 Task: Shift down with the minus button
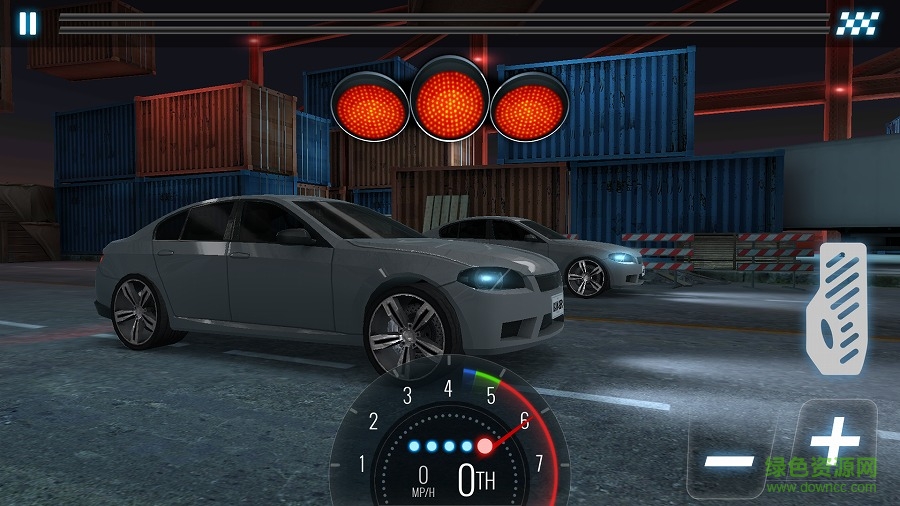pyautogui.click(x=729, y=461)
